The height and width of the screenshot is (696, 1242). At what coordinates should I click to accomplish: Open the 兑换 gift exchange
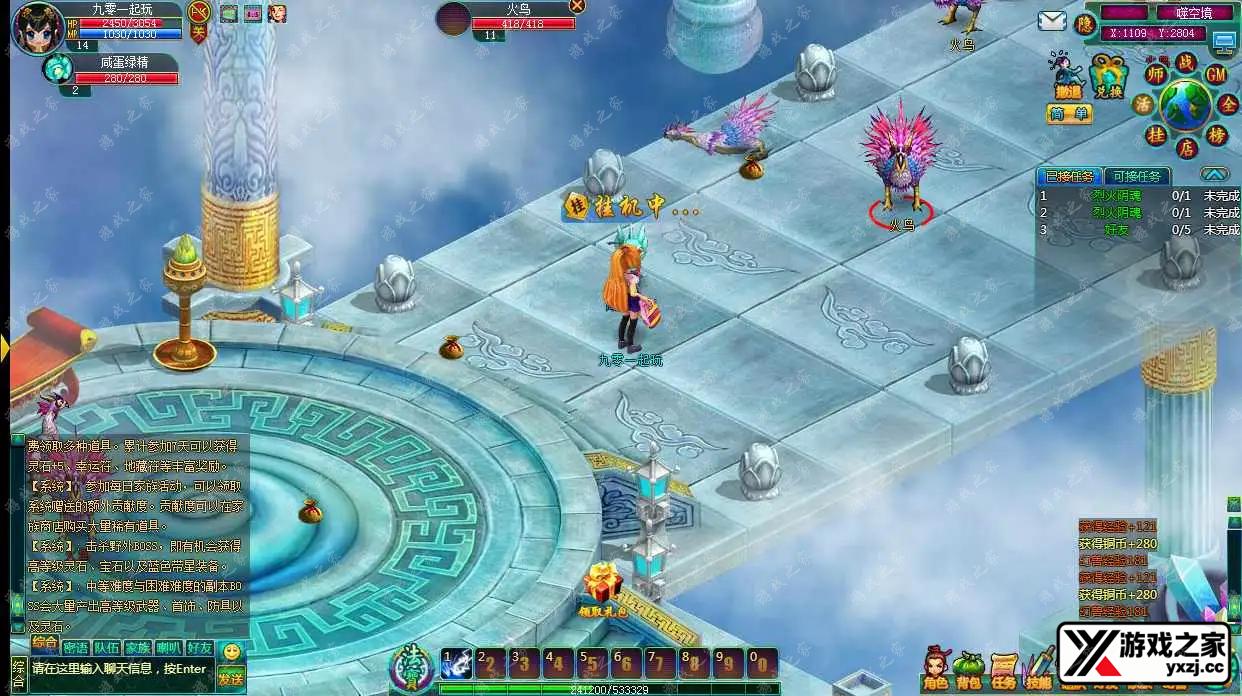(1107, 76)
